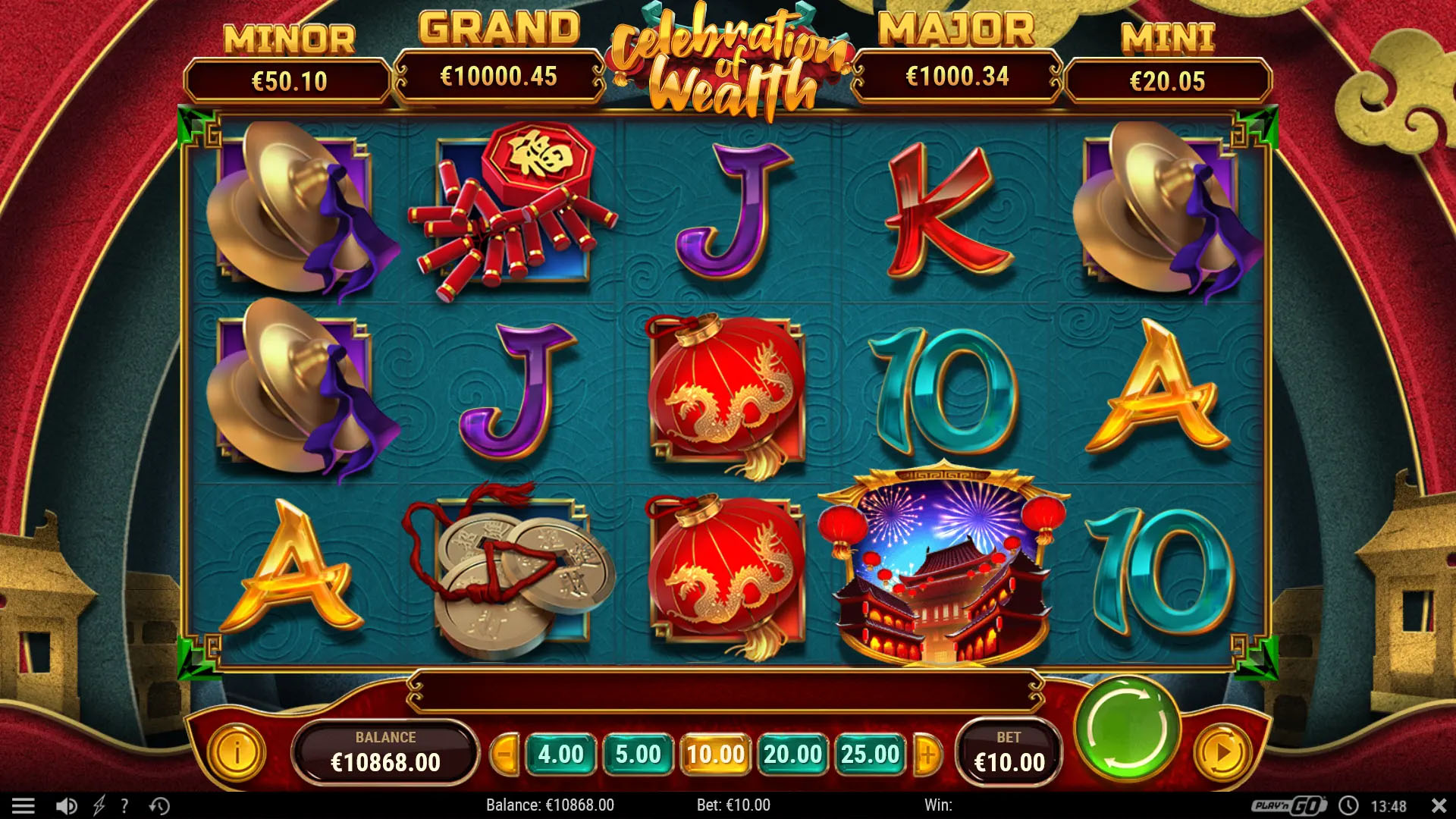Start autoplay with the gold play button
Screen dimensions: 1456x819
[1222, 752]
